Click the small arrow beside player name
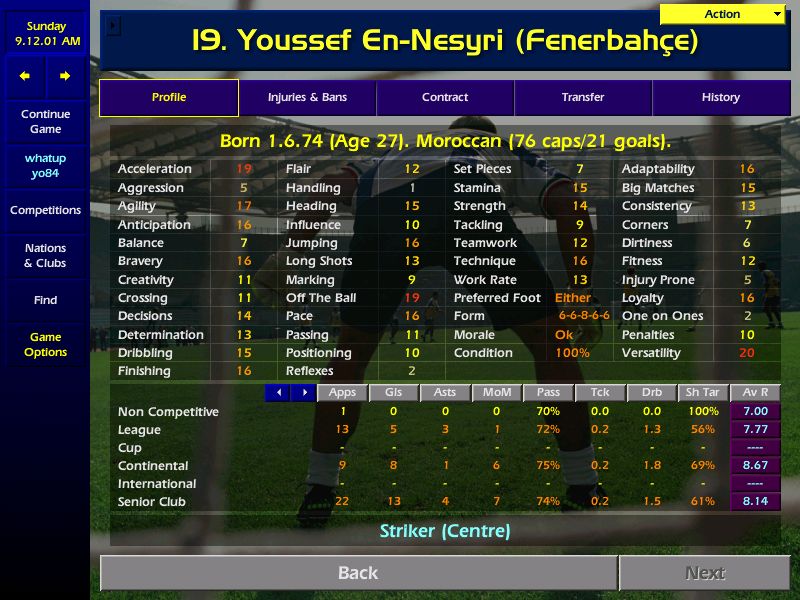Viewport: 800px width, 600px height. click(113, 27)
